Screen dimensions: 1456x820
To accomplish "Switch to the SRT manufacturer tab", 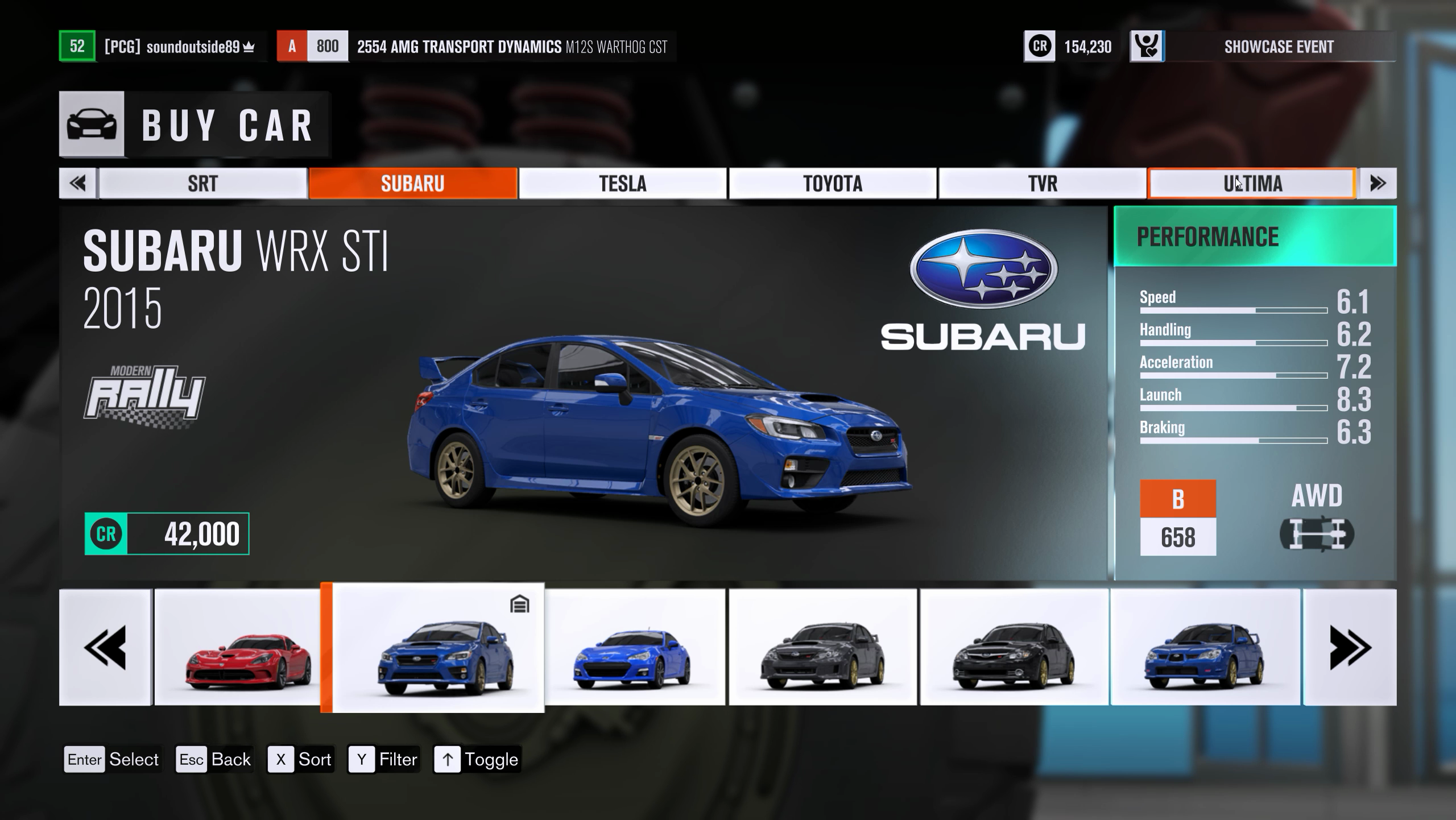I will 202,183.
